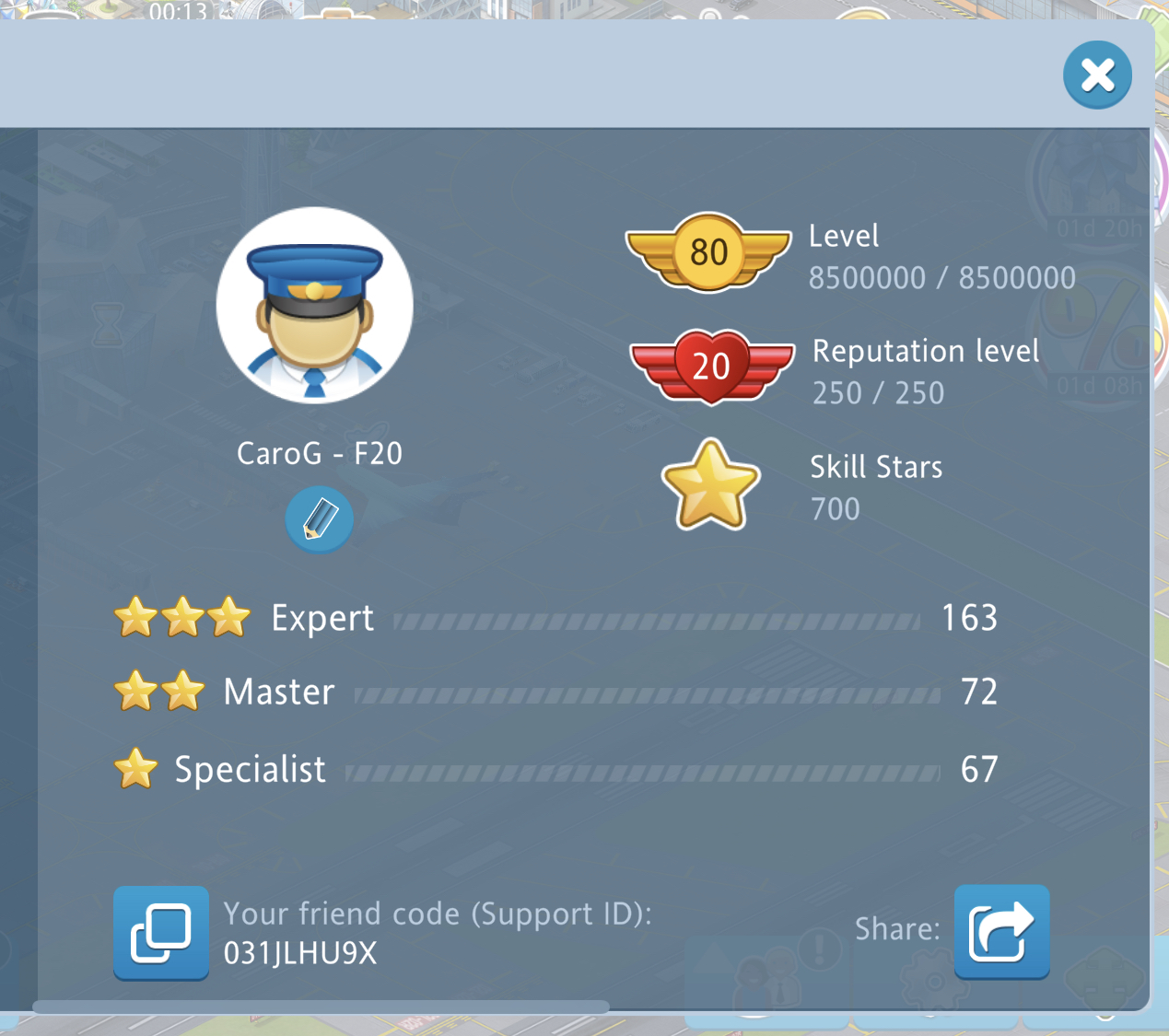The width and height of the screenshot is (1169, 1036).
Task: Close the player profile window
Action: 1097,76
